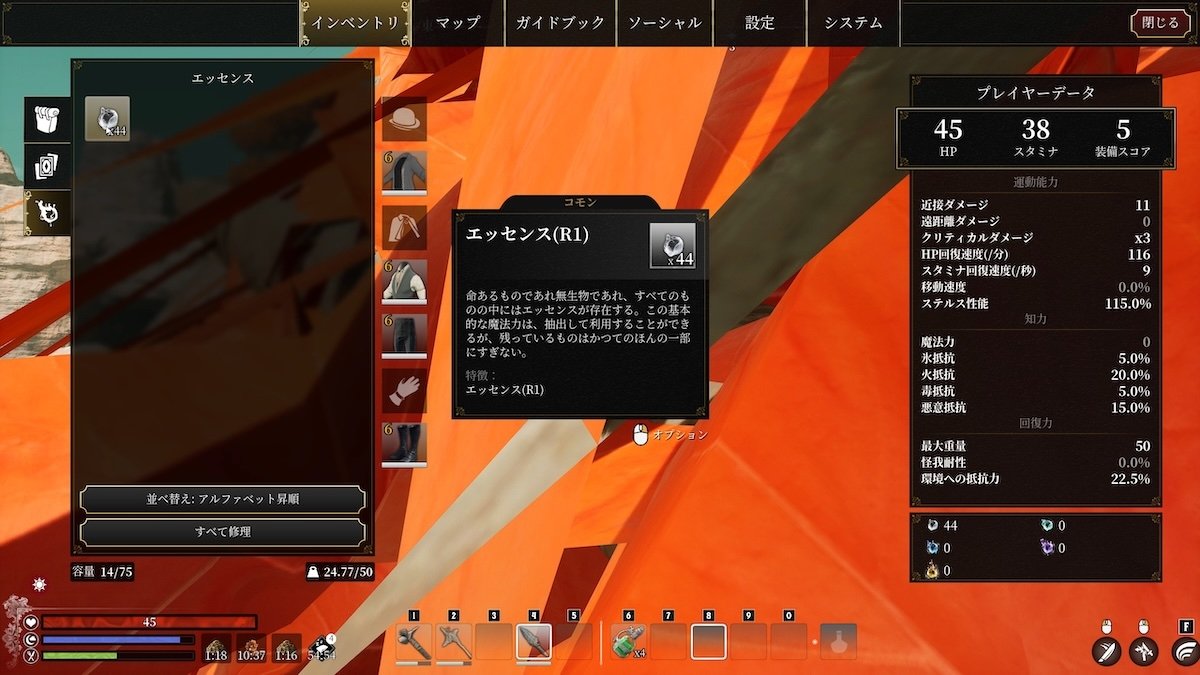The height and width of the screenshot is (675, 1200).
Task: Close the menu with 閉じる
Action: (1160, 23)
